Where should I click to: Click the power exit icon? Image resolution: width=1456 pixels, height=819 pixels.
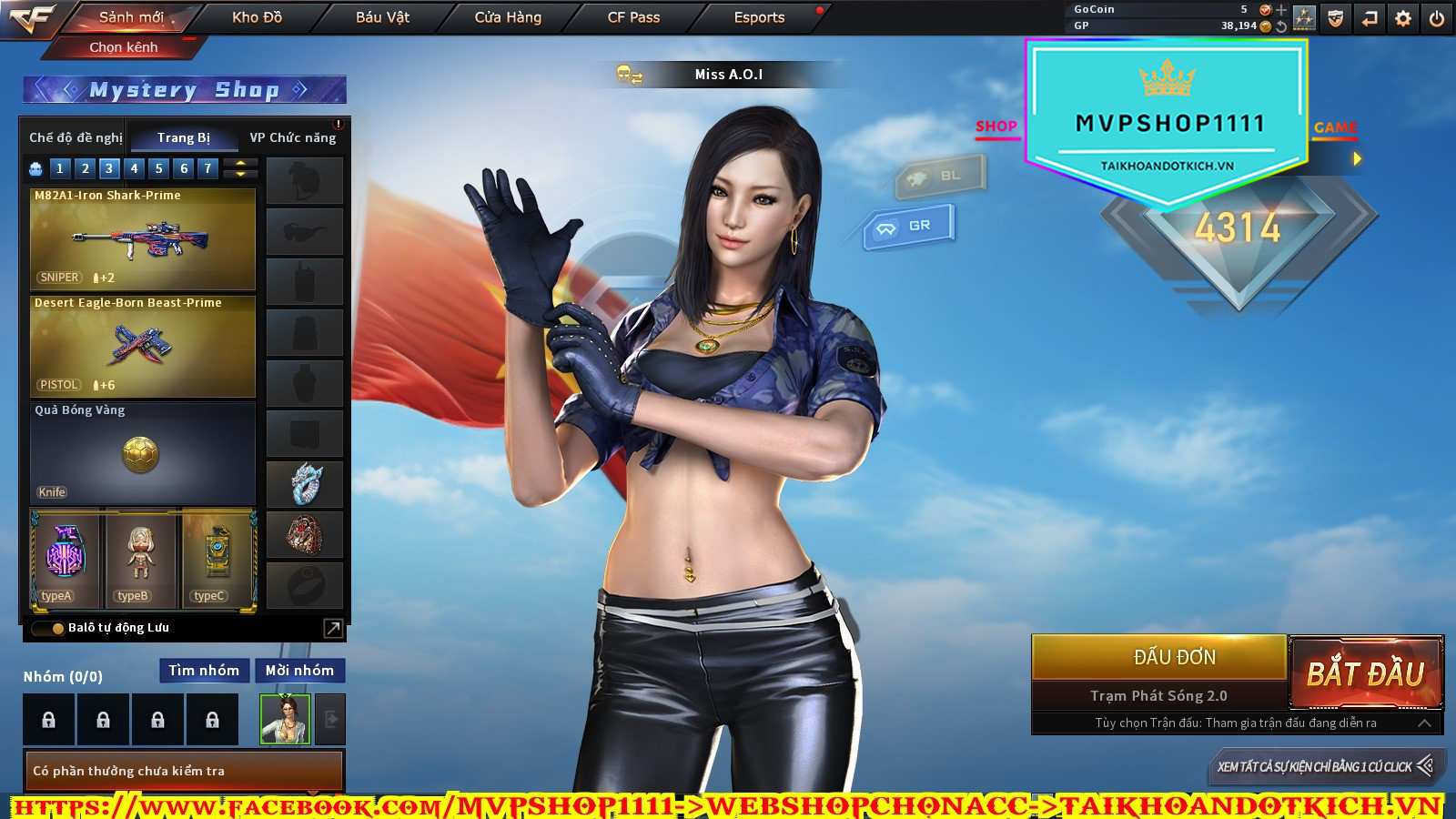tap(1437, 18)
